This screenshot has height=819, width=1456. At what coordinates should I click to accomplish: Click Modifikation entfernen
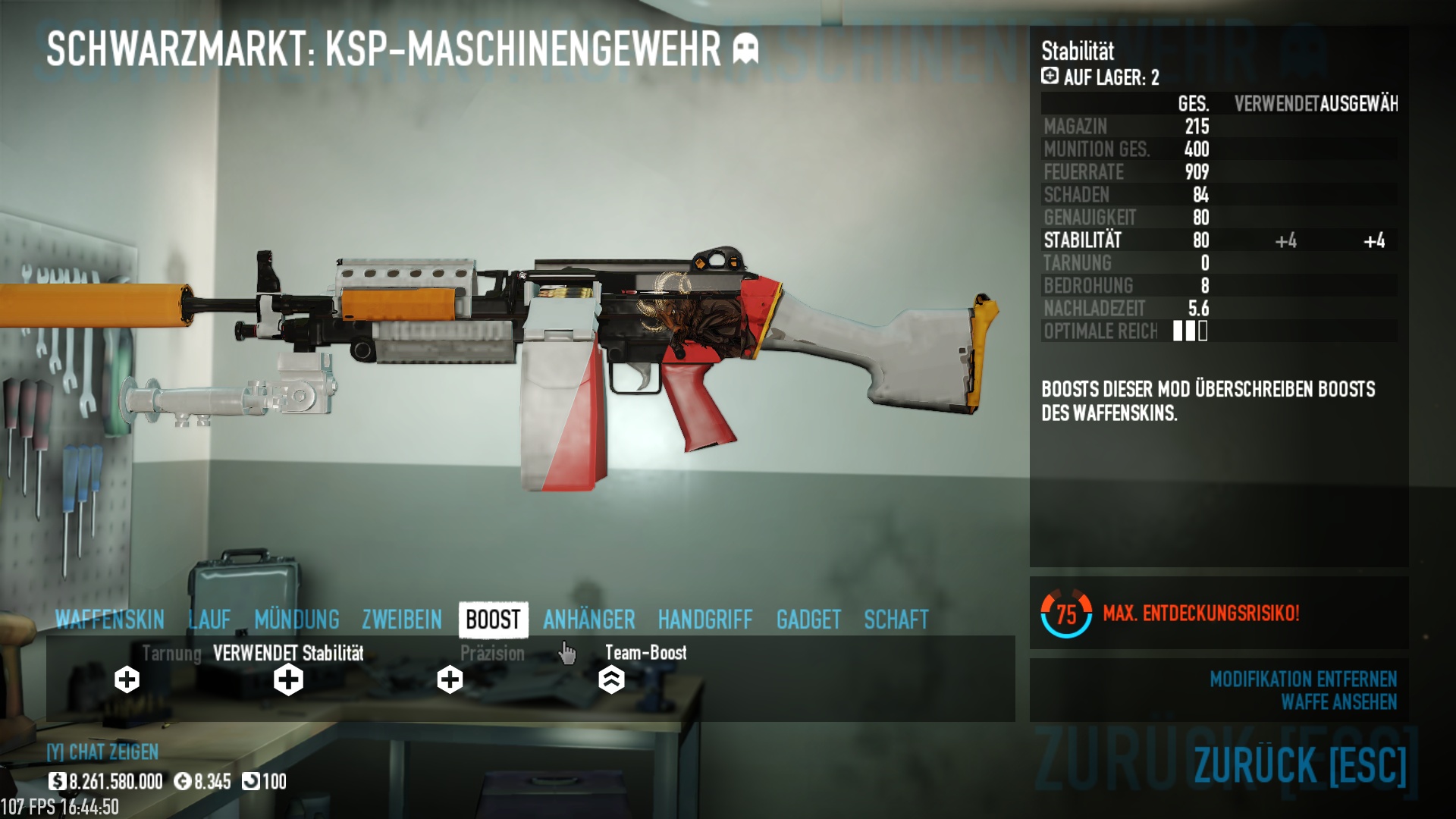(x=1303, y=679)
